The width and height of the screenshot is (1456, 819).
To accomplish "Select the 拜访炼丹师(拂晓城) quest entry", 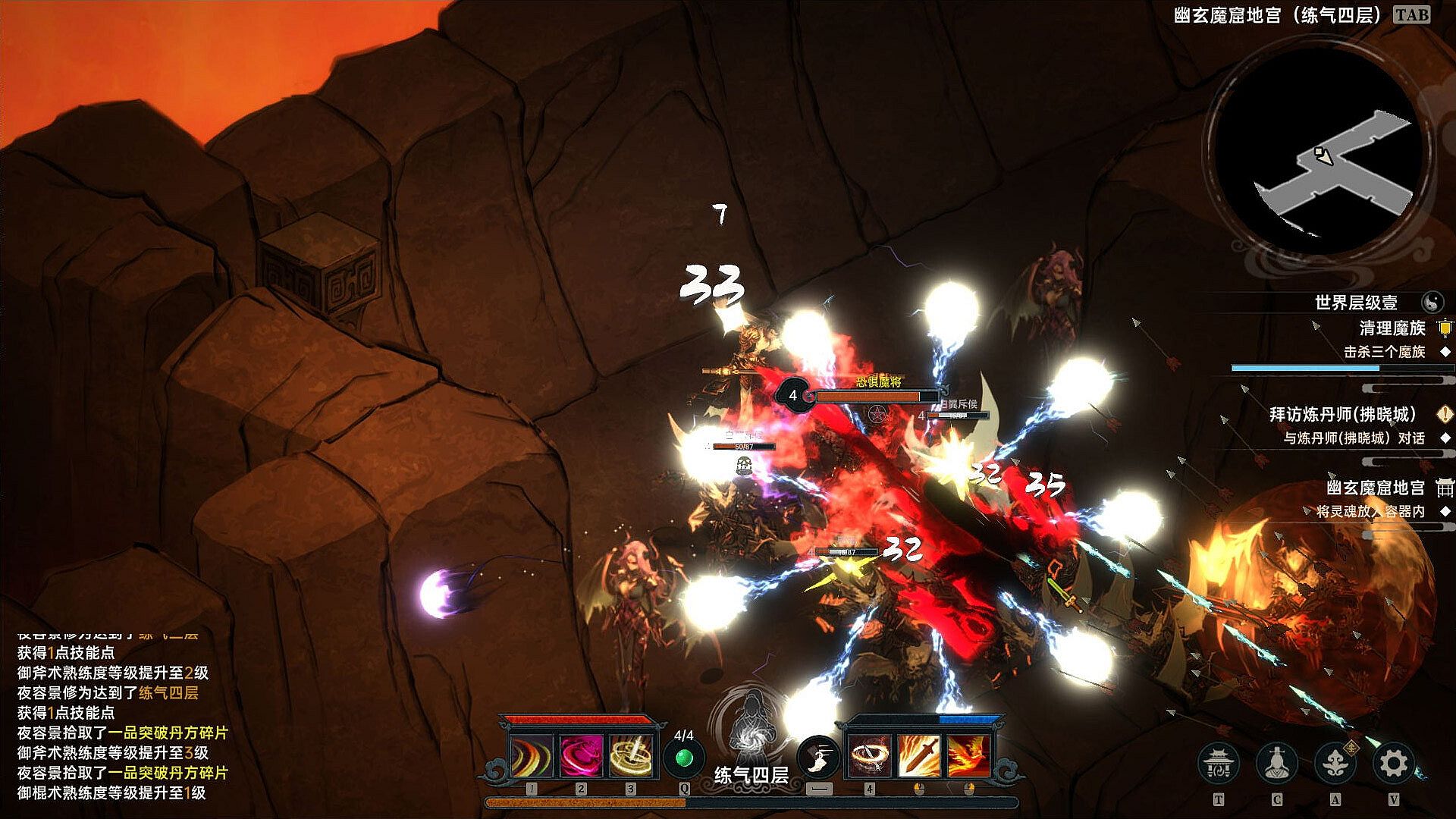I will click(1342, 414).
